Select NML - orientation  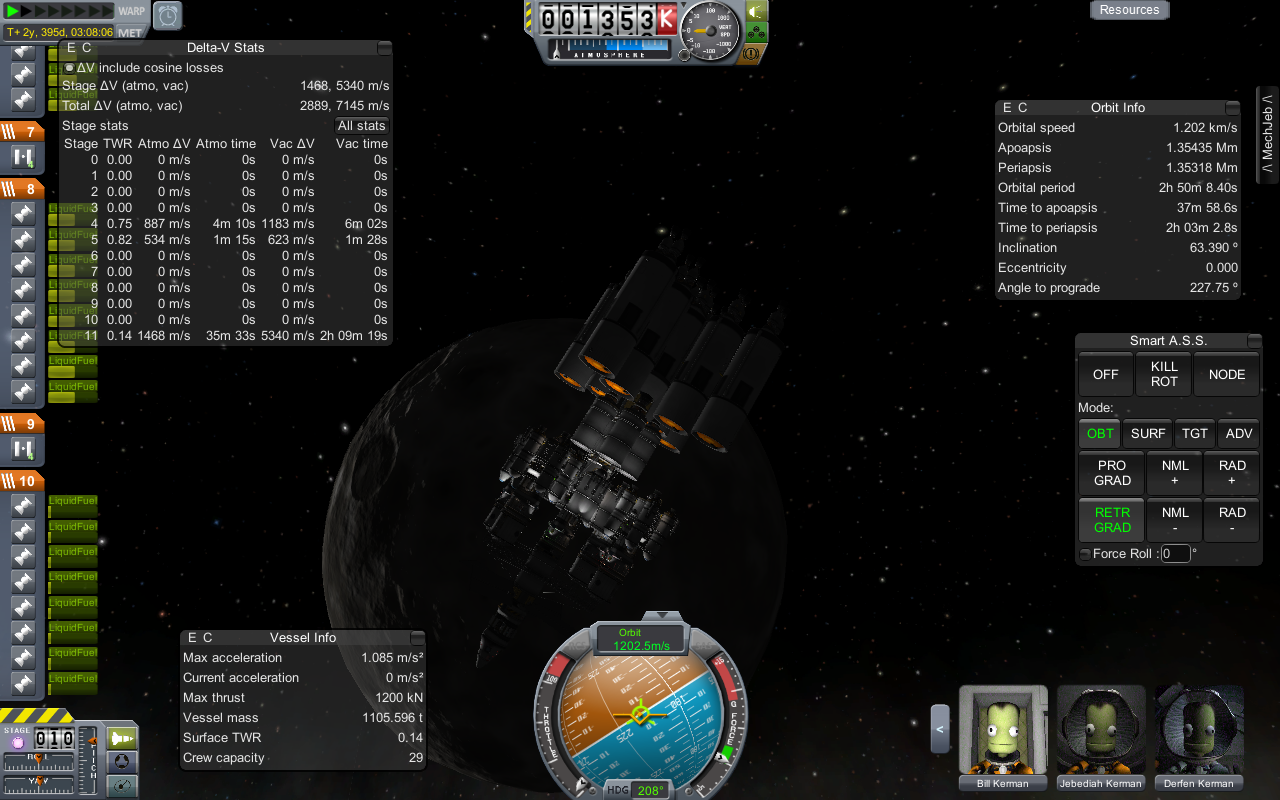tap(1175, 520)
